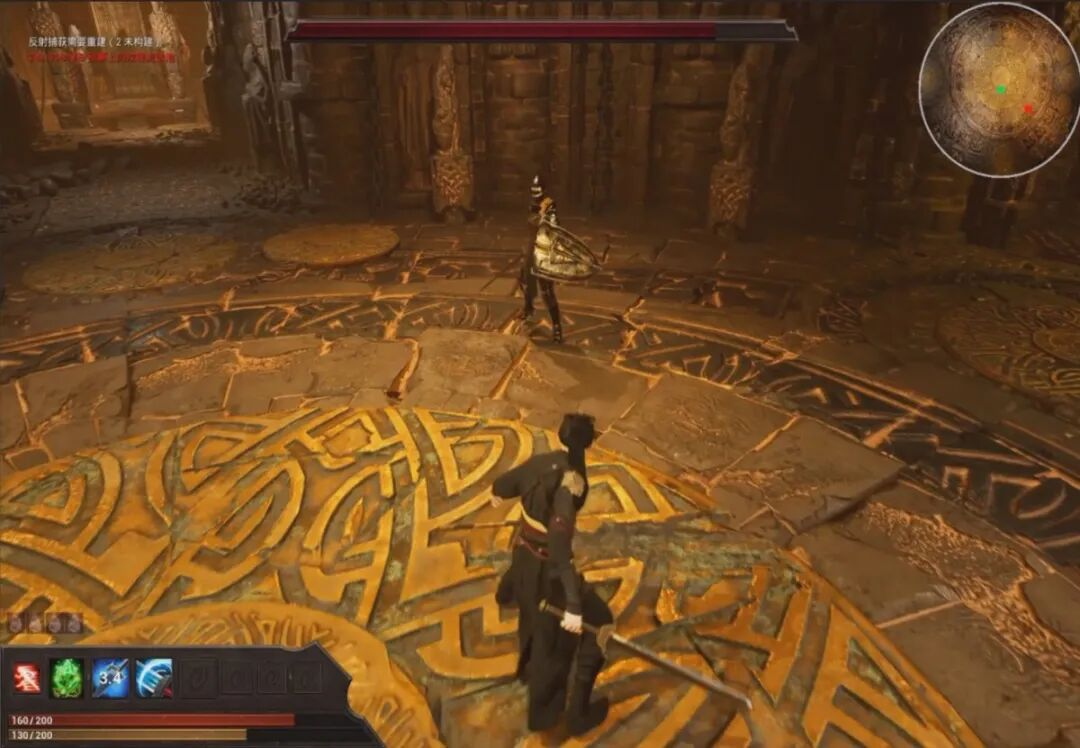Screen dimensions: 1080x748
Task: Click the red enemy marker on minimap
Action: [1027, 108]
